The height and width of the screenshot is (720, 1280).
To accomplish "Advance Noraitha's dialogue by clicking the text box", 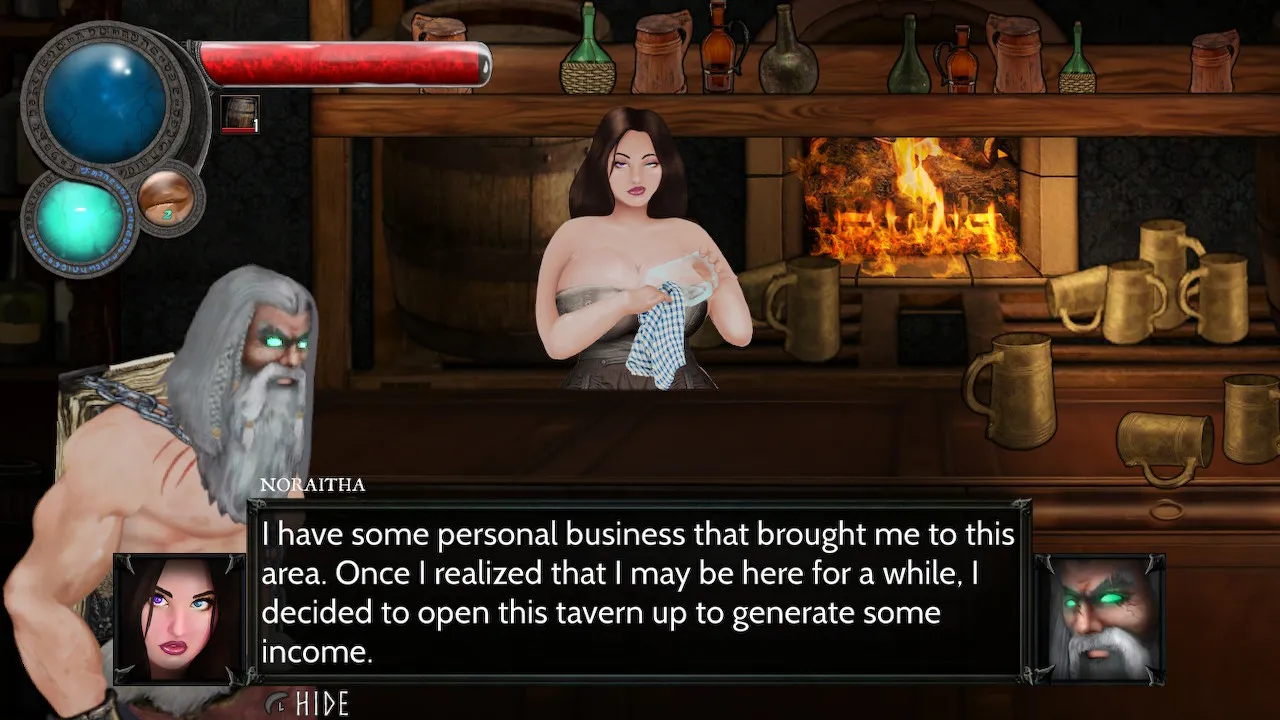I will click(x=638, y=592).
